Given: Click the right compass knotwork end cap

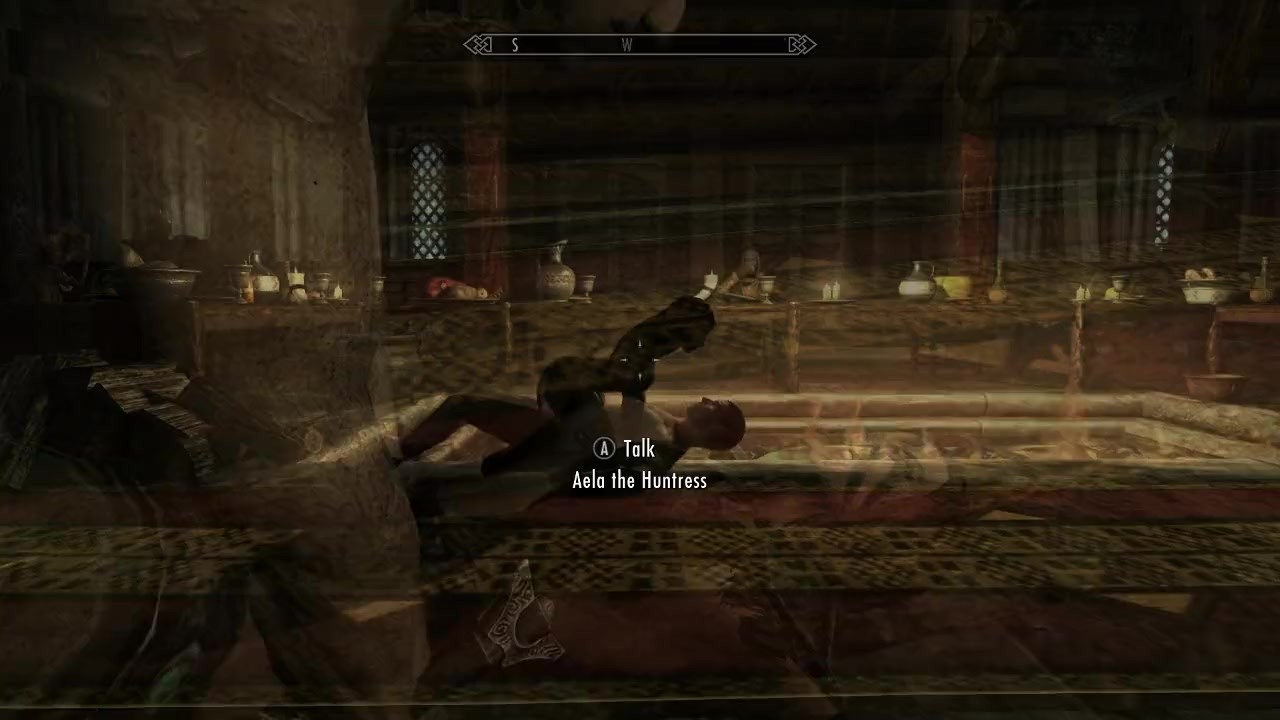Looking at the screenshot, I should pos(798,45).
